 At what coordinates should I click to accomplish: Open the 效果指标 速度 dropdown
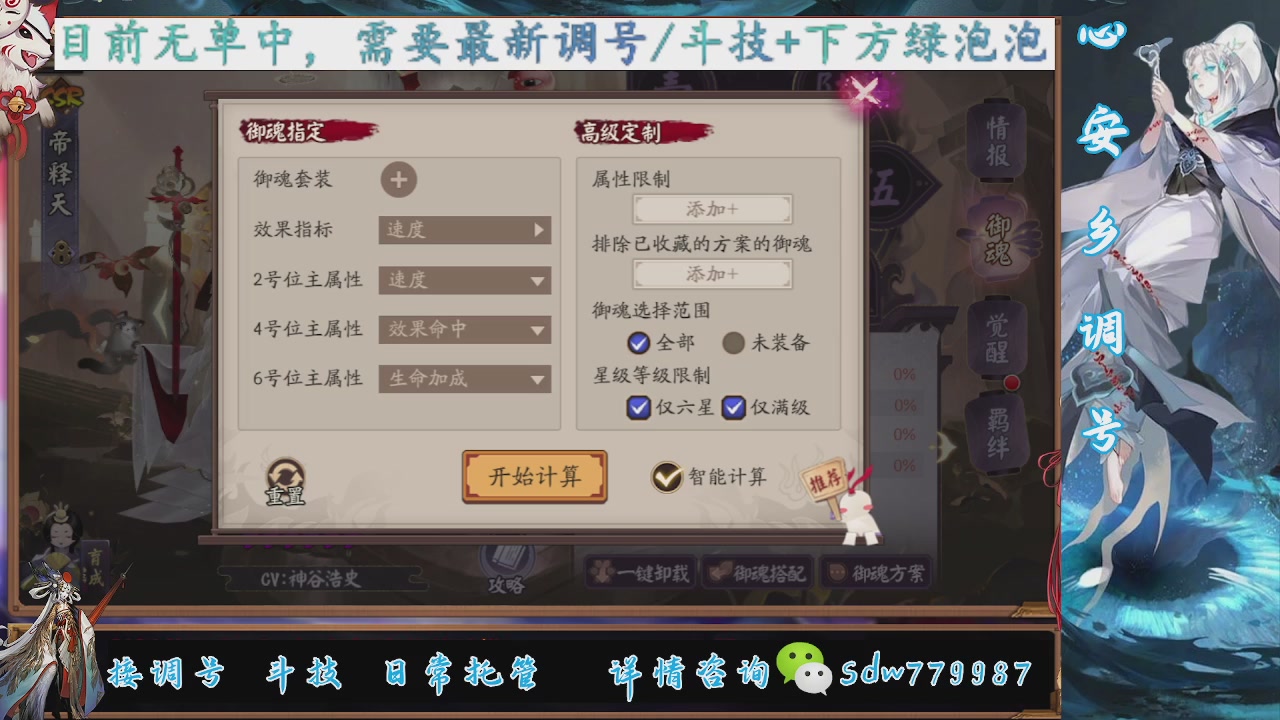coord(463,231)
